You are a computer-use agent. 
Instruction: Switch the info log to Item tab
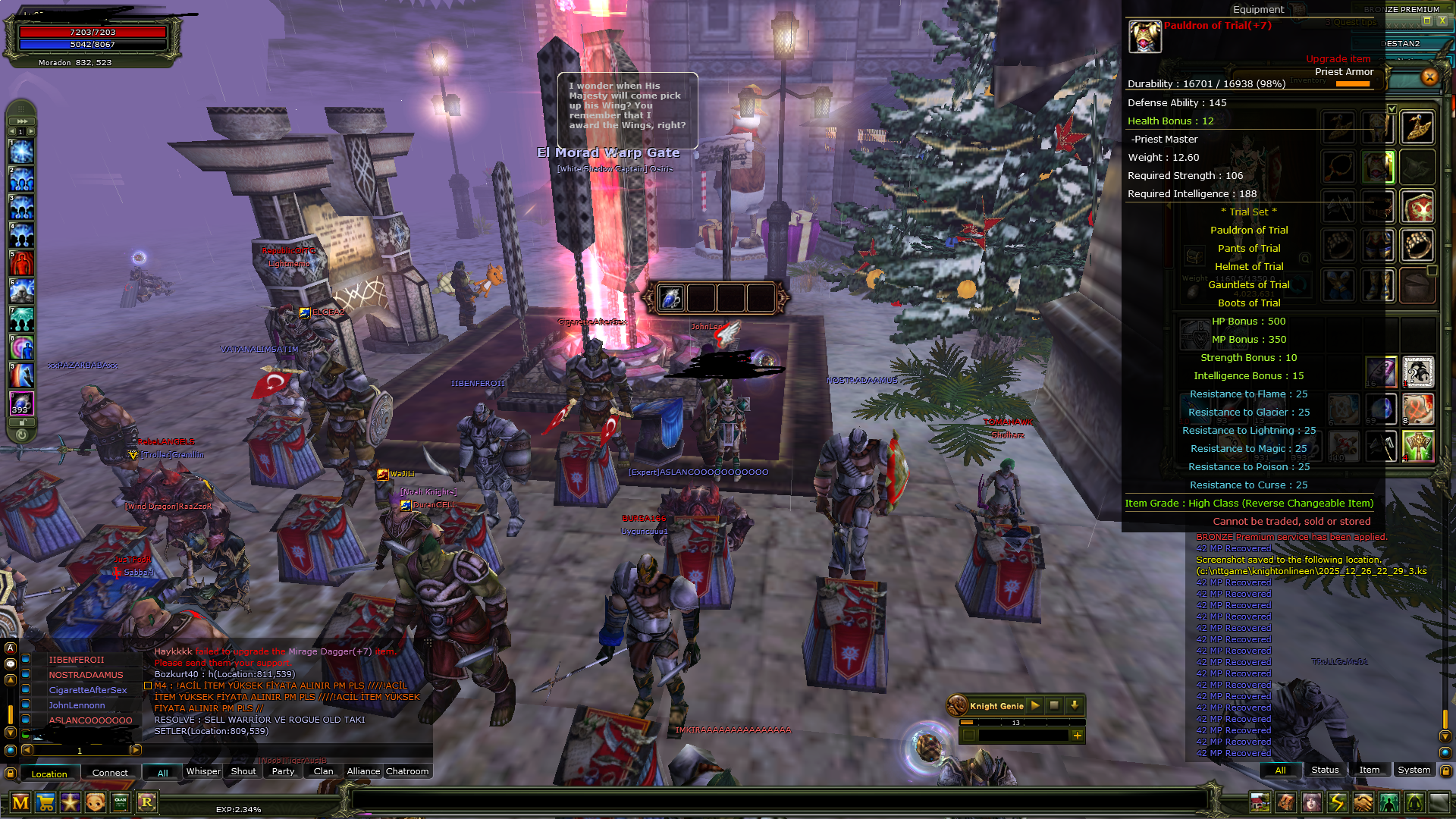[x=1370, y=770]
